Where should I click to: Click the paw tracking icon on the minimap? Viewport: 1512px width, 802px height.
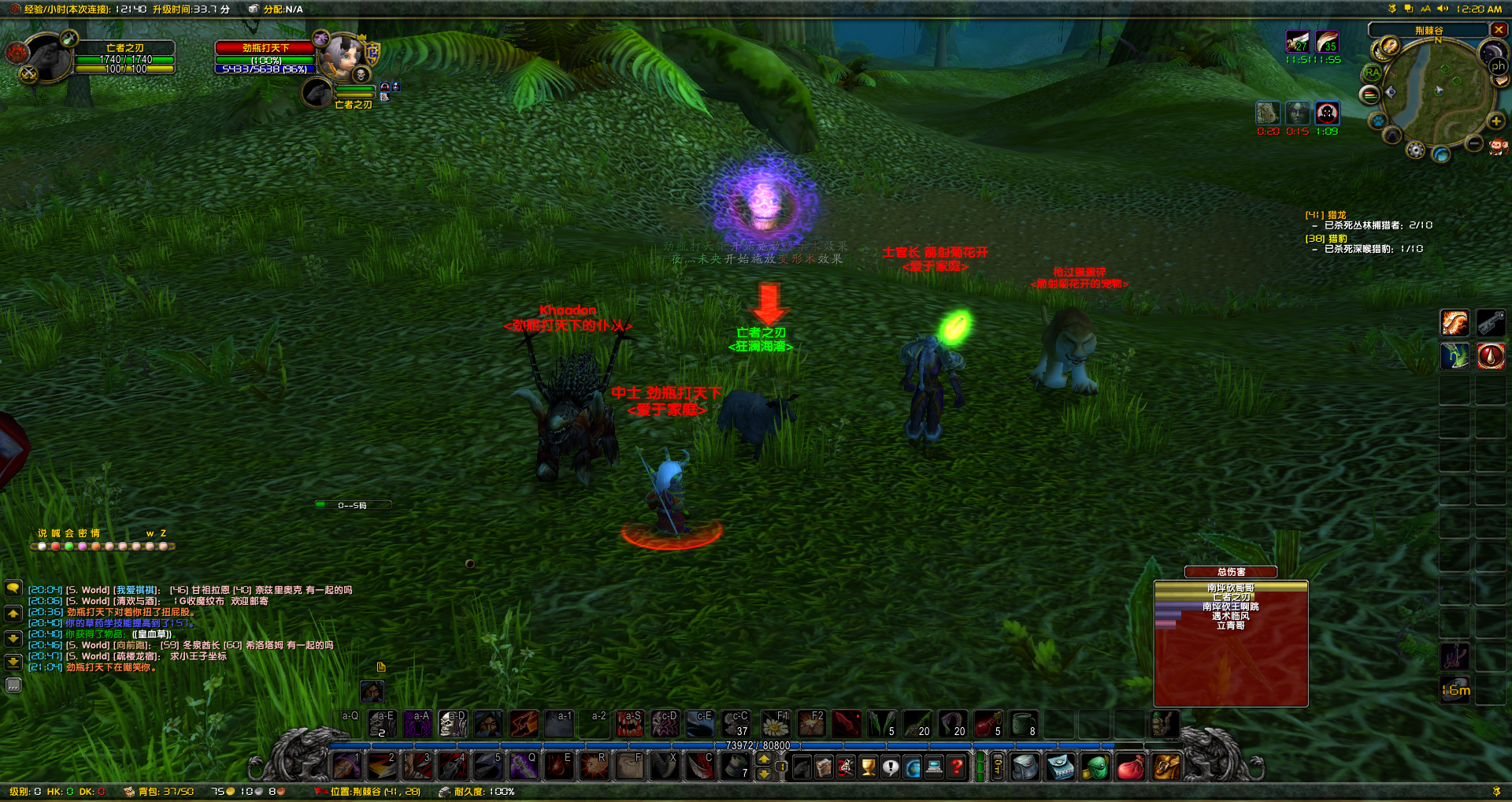tap(1378, 122)
